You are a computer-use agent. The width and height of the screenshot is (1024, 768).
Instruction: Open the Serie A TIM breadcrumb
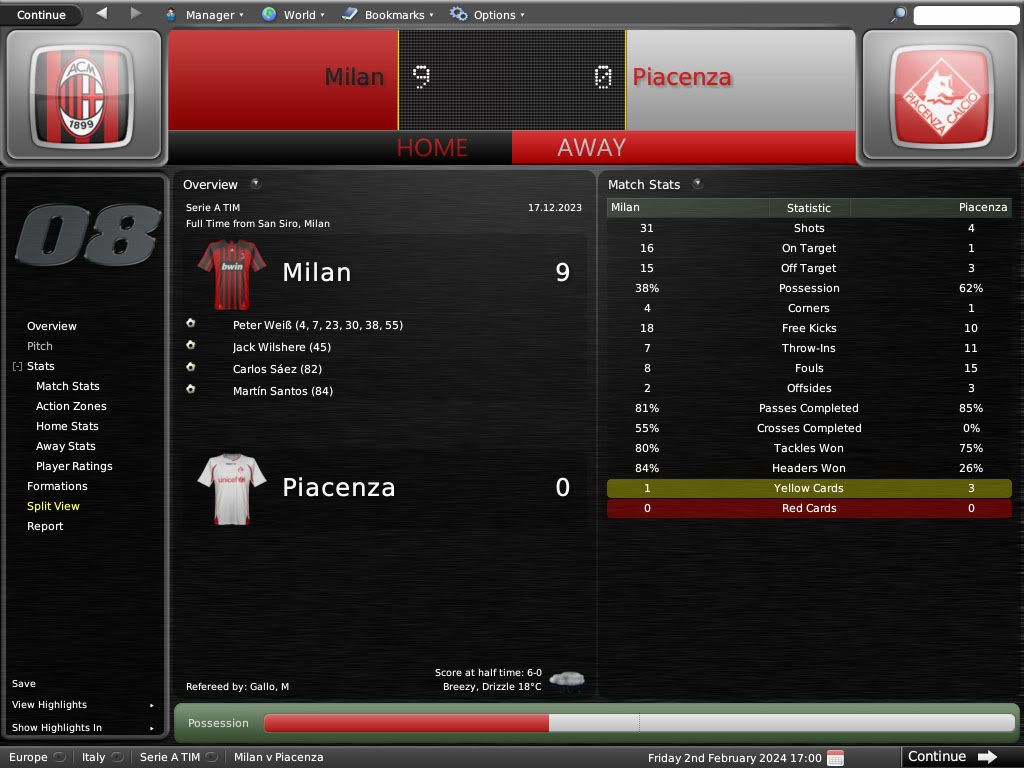(170, 757)
